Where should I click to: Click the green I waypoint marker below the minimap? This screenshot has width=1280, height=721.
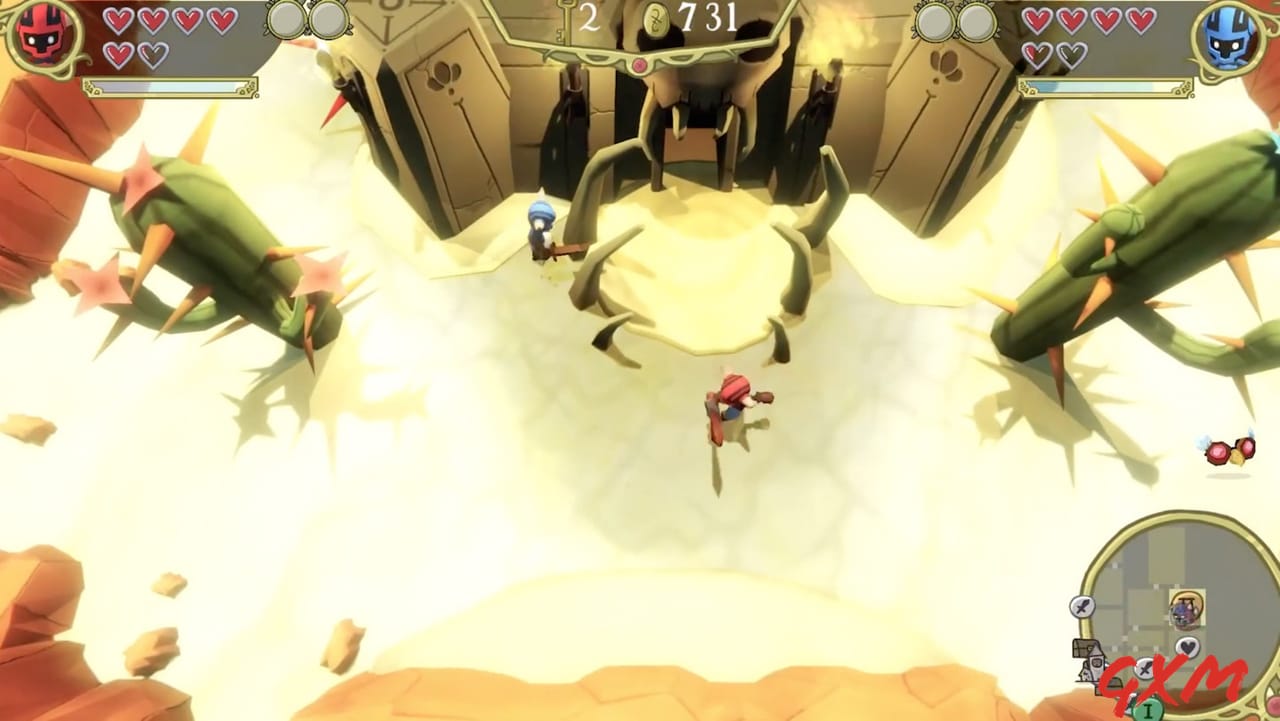click(1148, 710)
